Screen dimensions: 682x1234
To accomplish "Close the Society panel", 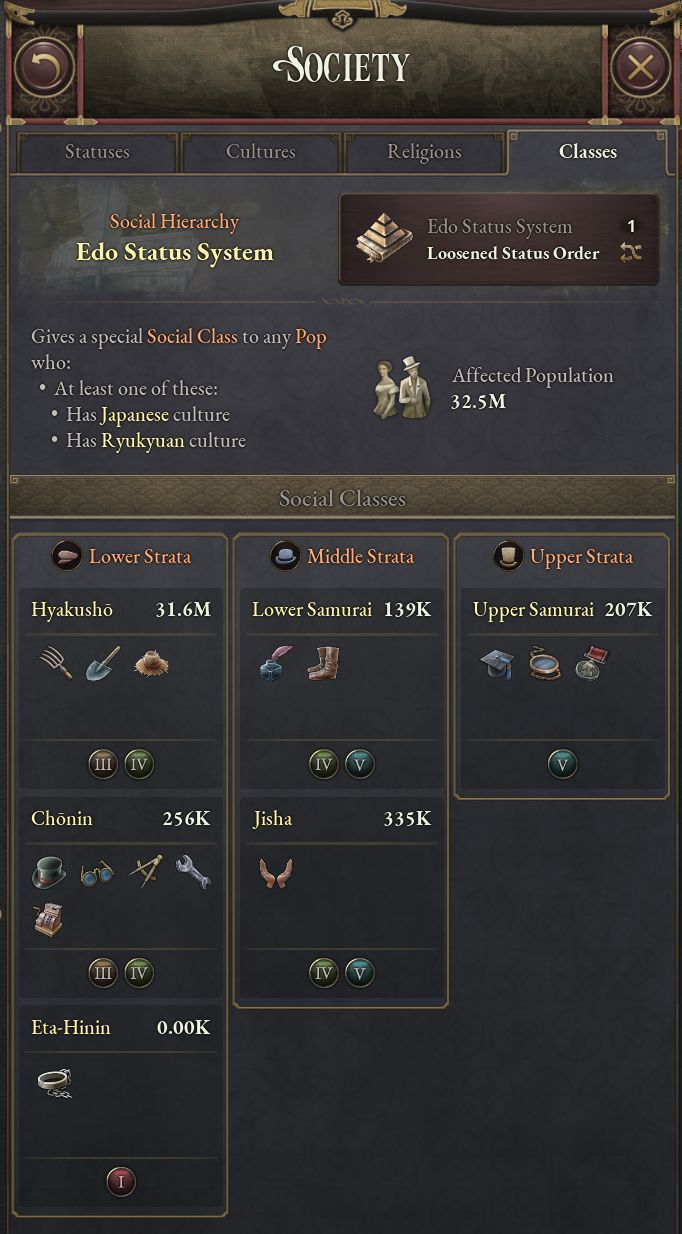I will (x=639, y=68).
